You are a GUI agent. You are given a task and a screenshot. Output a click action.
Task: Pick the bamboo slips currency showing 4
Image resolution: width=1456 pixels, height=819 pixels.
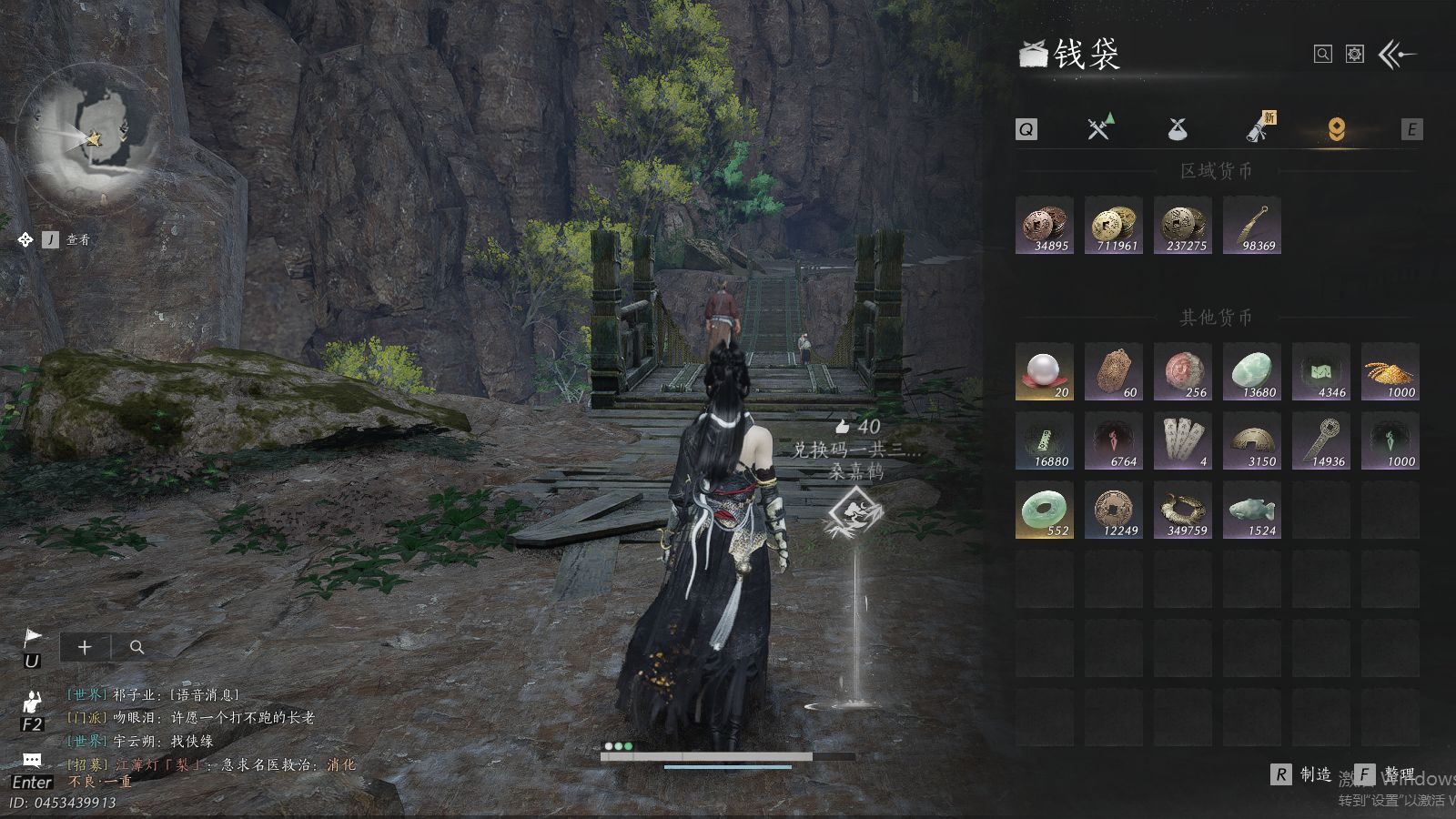click(1183, 441)
